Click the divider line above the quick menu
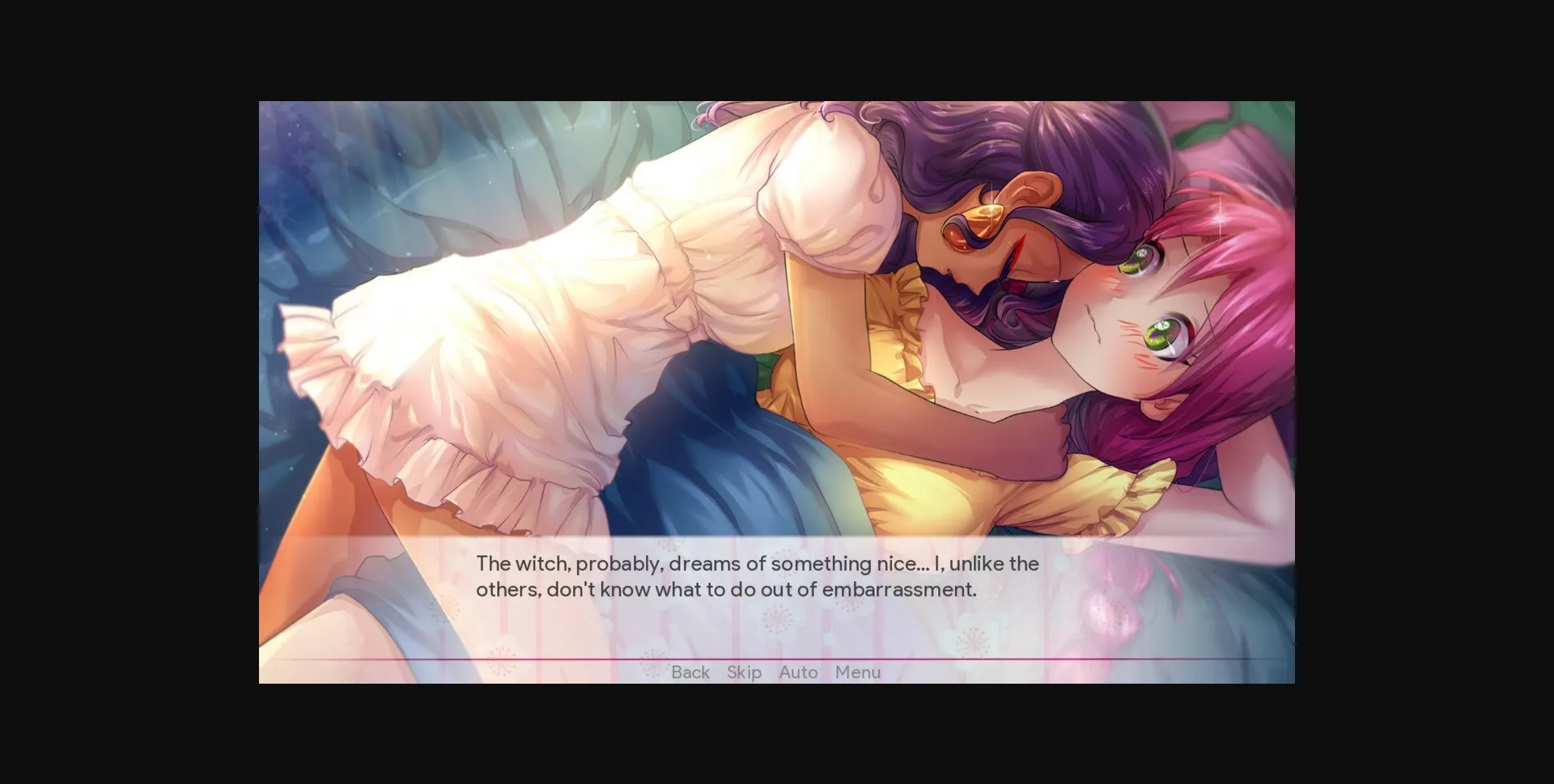This screenshot has height=784, width=1554. (x=777, y=659)
